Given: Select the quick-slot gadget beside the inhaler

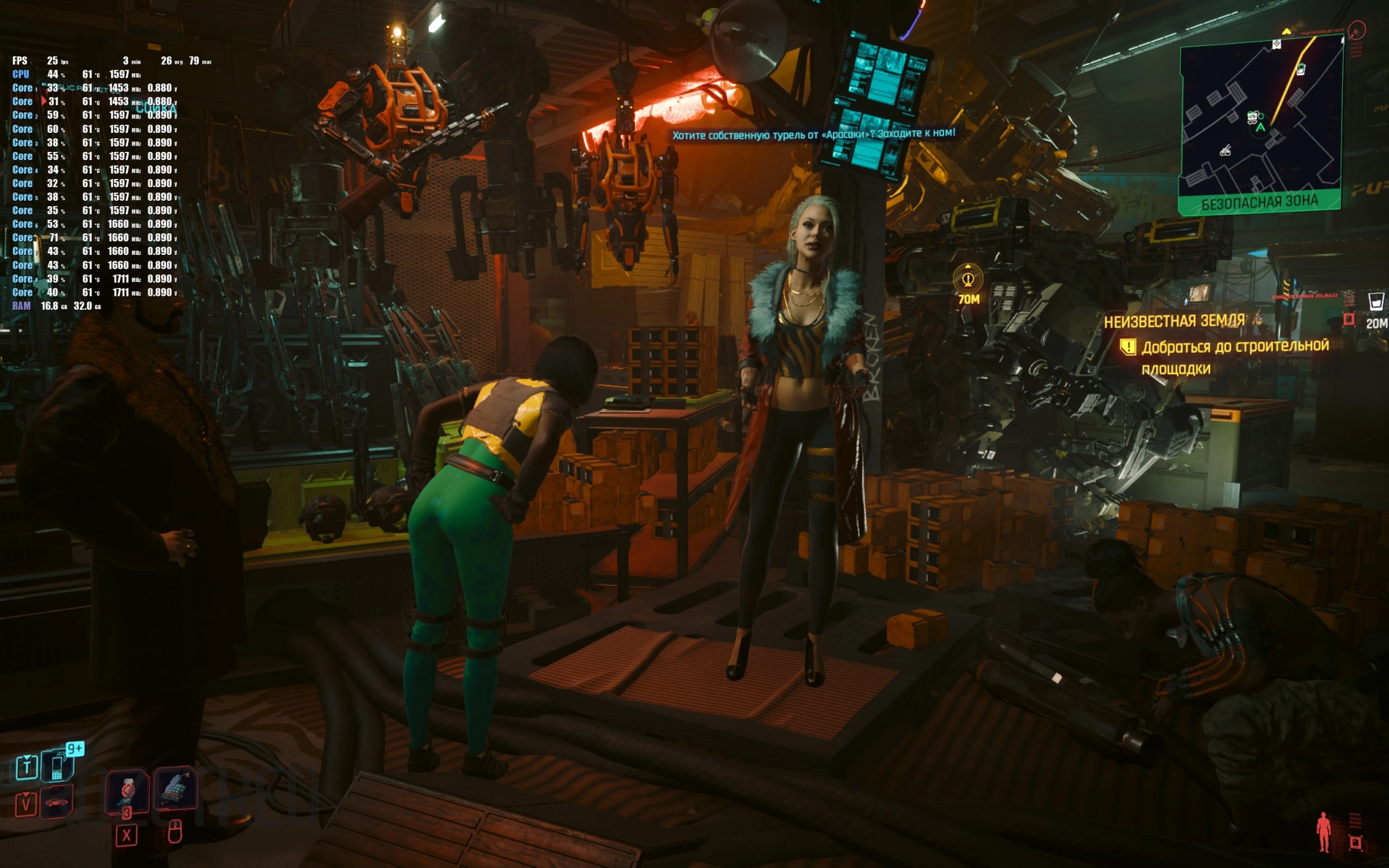Looking at the screenshot, I should [175, 788].
